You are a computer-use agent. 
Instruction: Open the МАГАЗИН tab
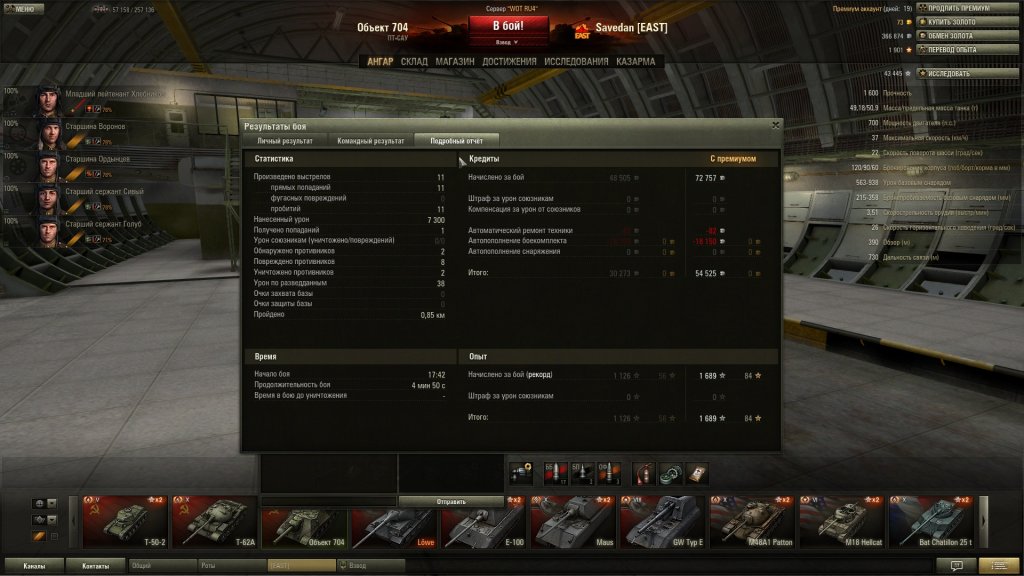pos(455,62)
